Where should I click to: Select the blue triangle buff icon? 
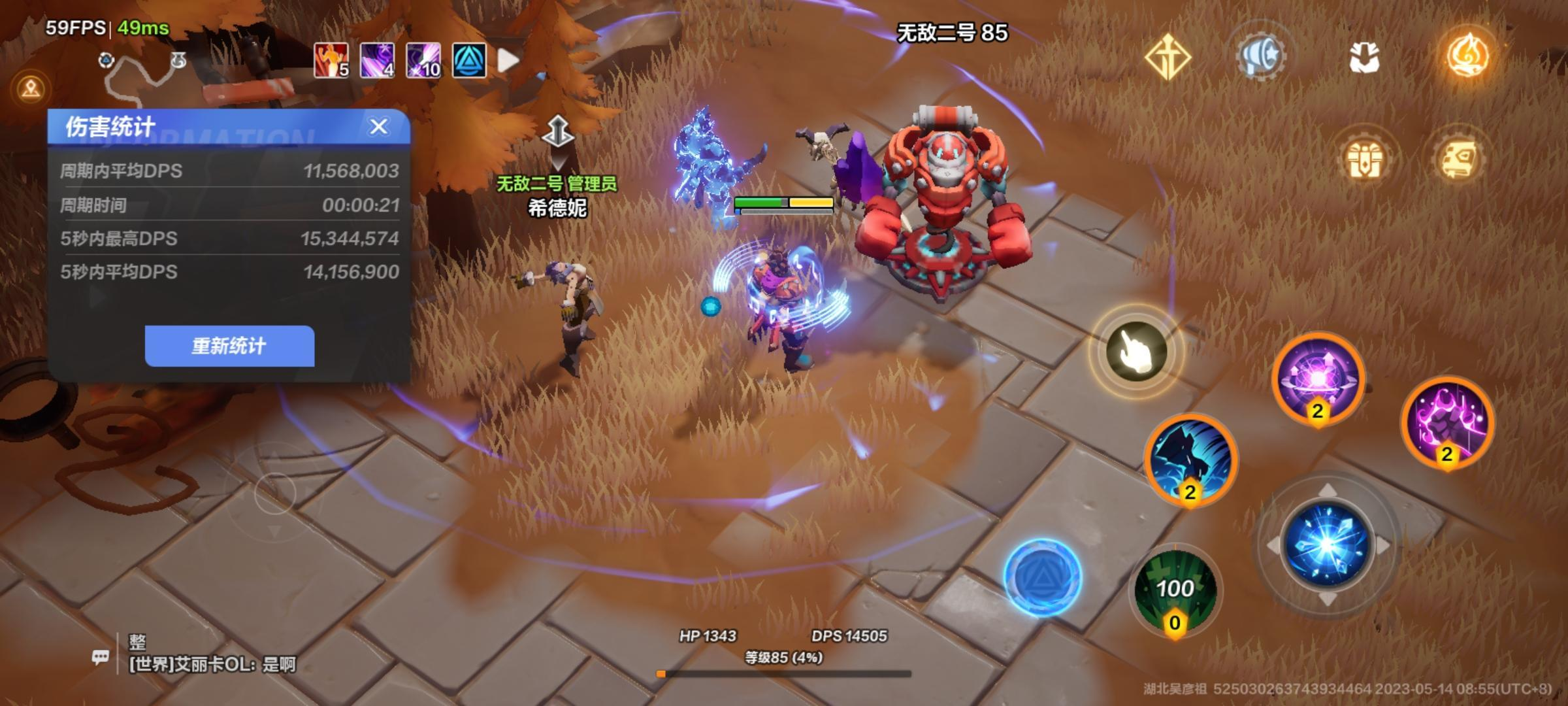click(x=469, y=61)
